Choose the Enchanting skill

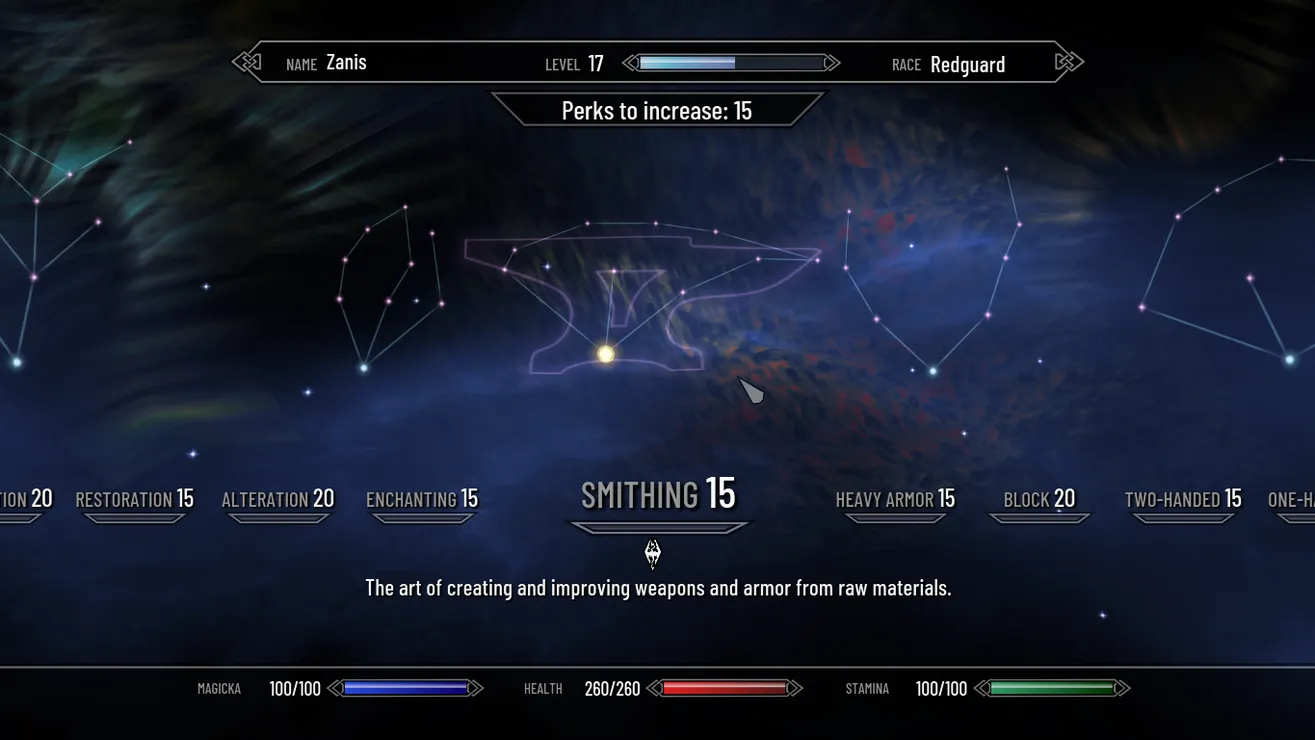[421, 499]
